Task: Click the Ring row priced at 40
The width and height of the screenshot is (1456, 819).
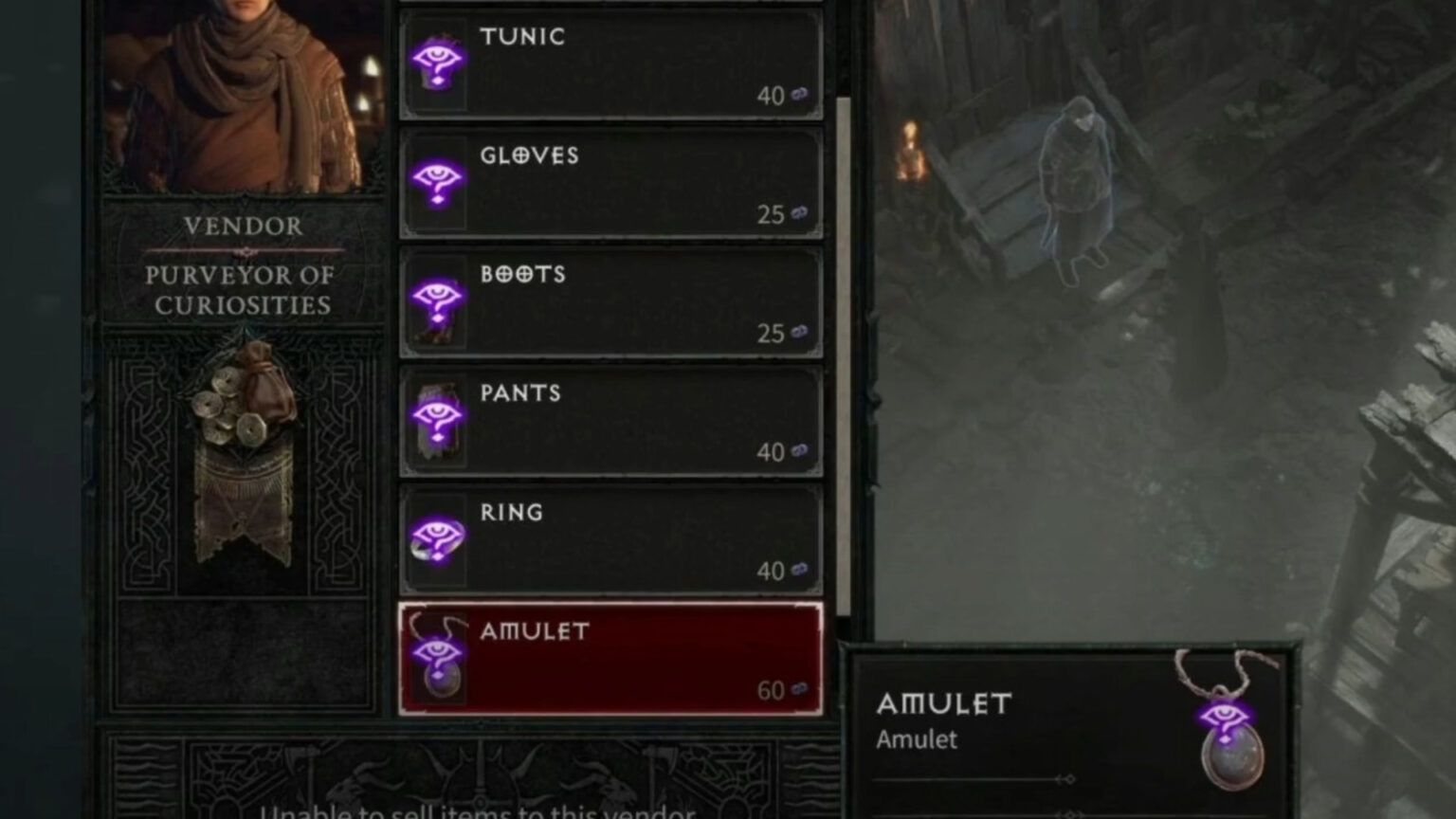Action: (611, 540)
